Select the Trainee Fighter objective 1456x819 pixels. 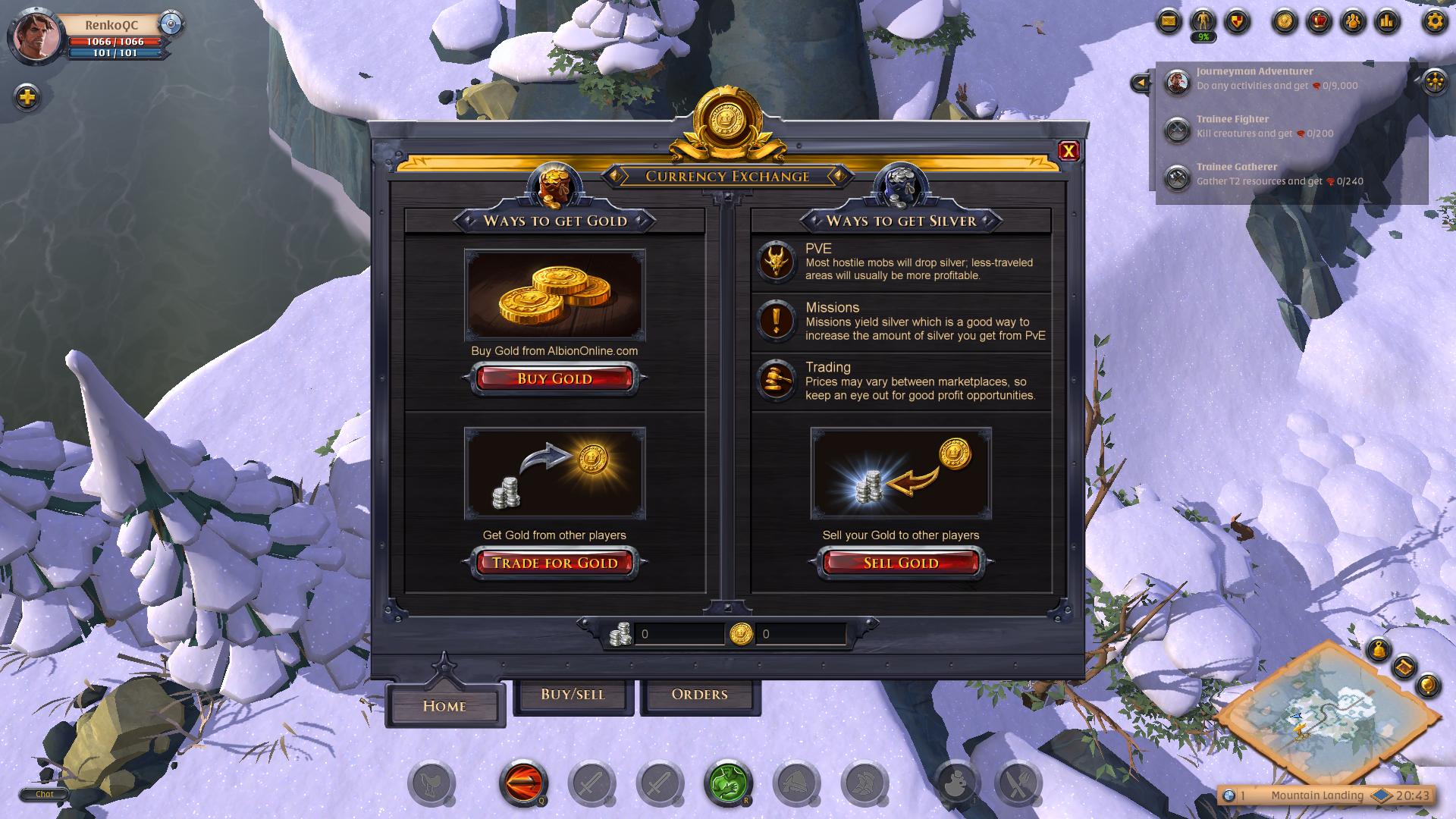(x=1264, y=127)
